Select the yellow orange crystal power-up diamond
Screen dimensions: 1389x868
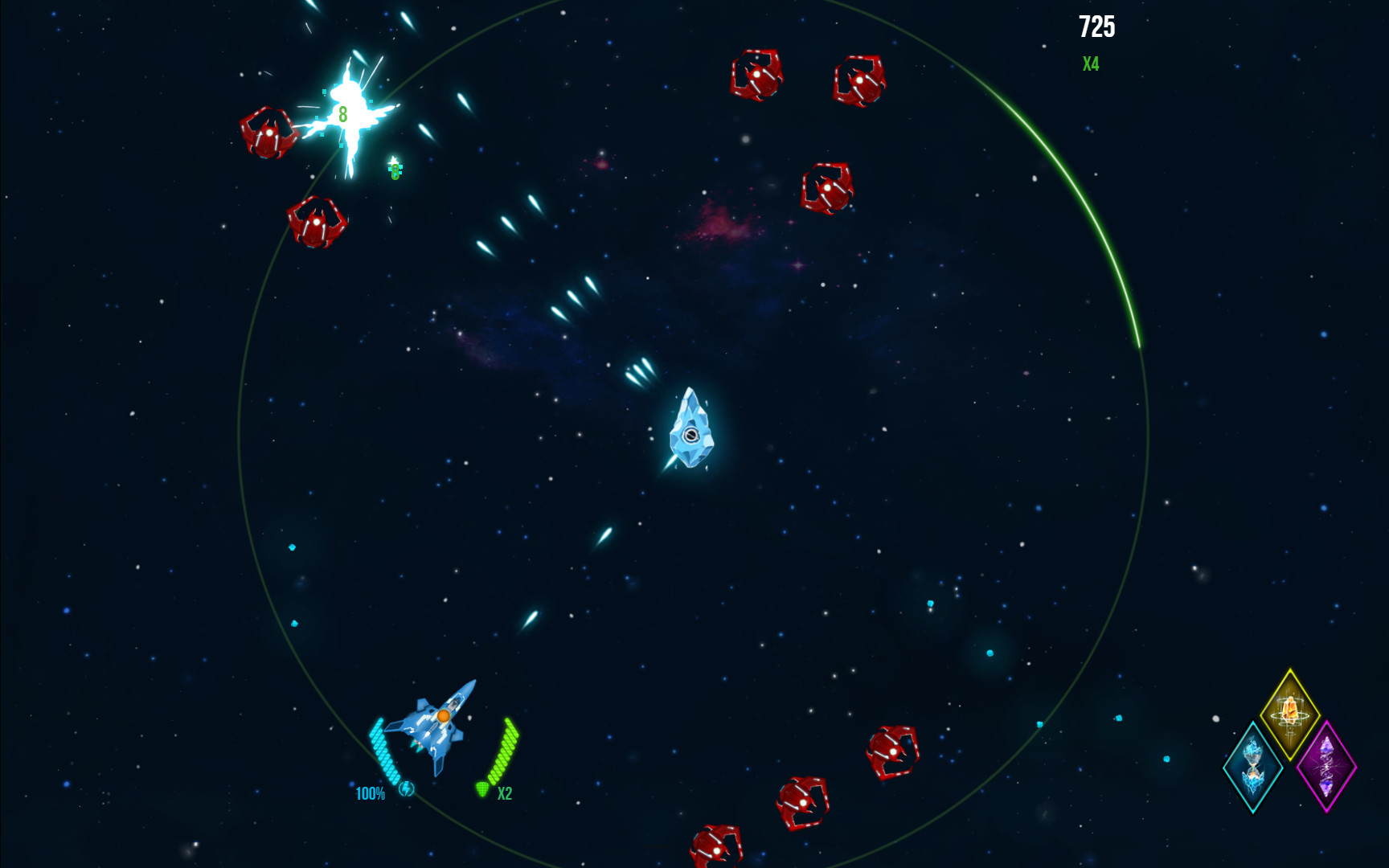(x=1289, y=713)
